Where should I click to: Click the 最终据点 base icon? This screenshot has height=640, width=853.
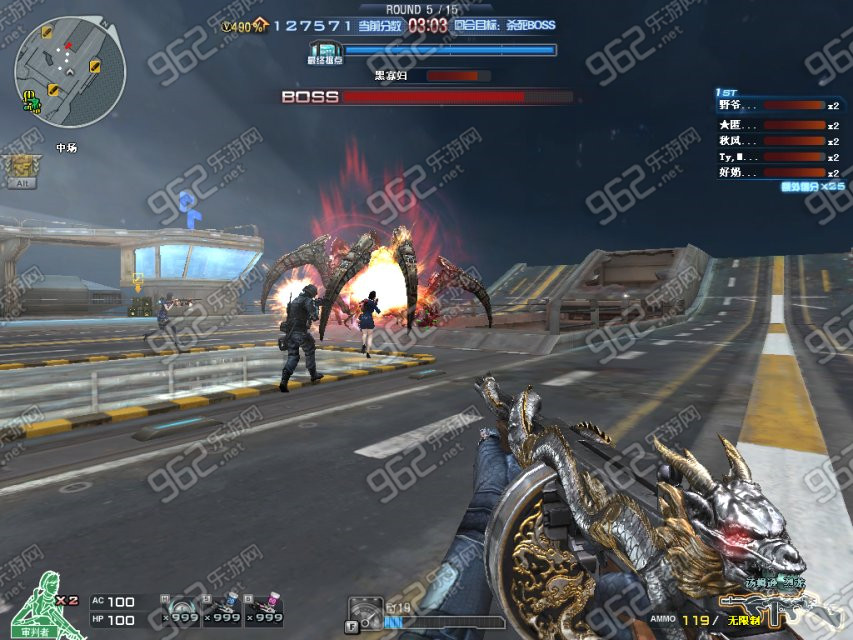(325, 50)
